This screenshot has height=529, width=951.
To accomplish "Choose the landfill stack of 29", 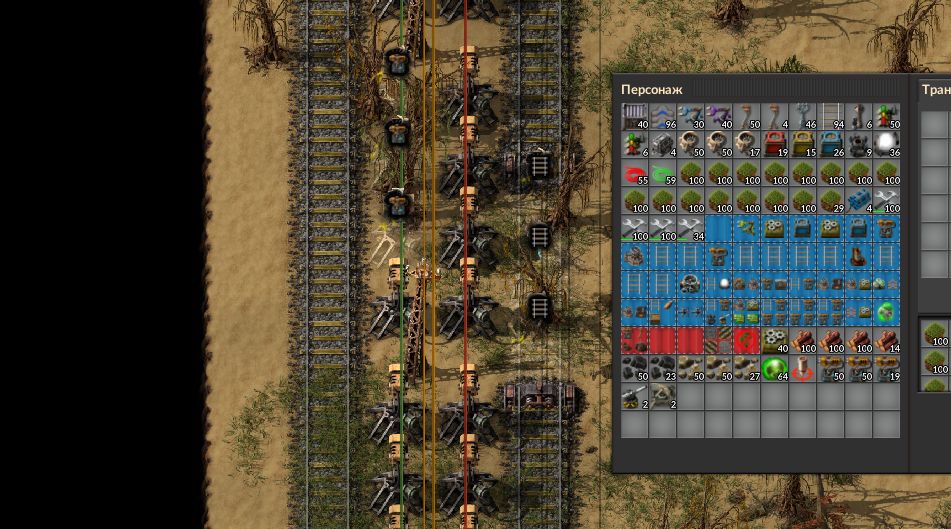I will [831, 201].
